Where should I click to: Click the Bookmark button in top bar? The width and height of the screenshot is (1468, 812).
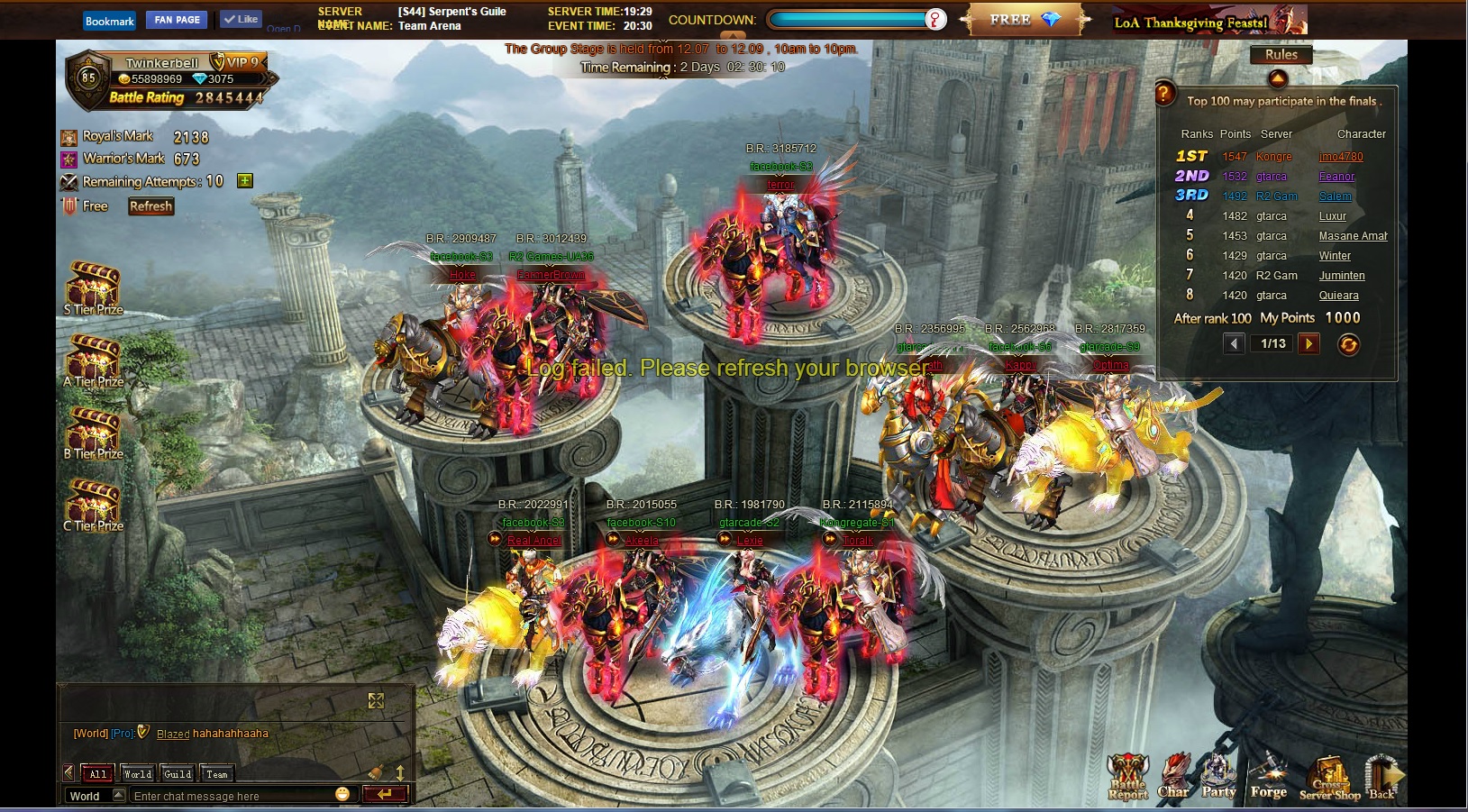point(110,21)
